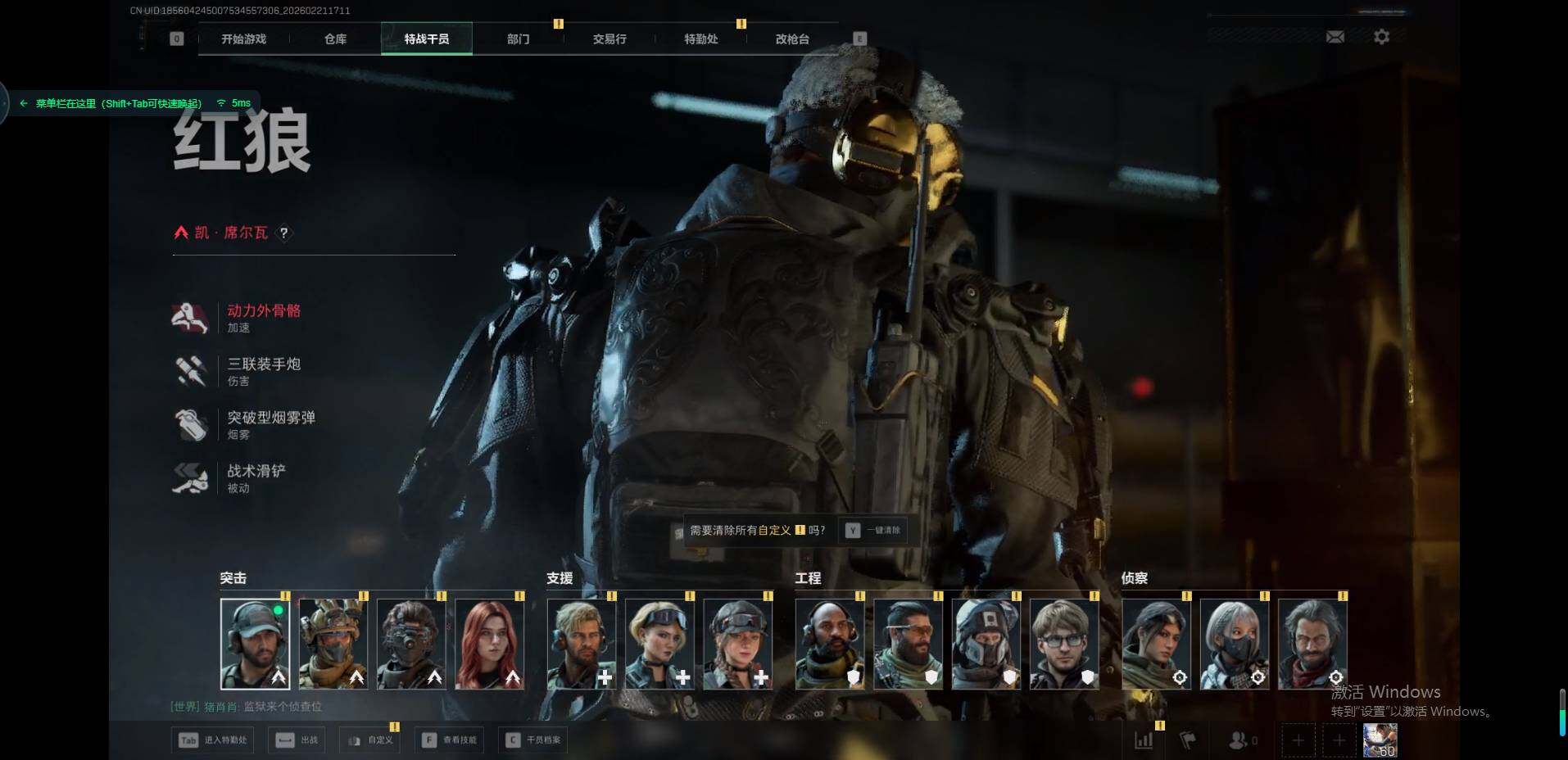Image resolution: width=1568 pixels, height=760 pixels.
Task: Open the mail envelope icon
Action: [1335, 37]
